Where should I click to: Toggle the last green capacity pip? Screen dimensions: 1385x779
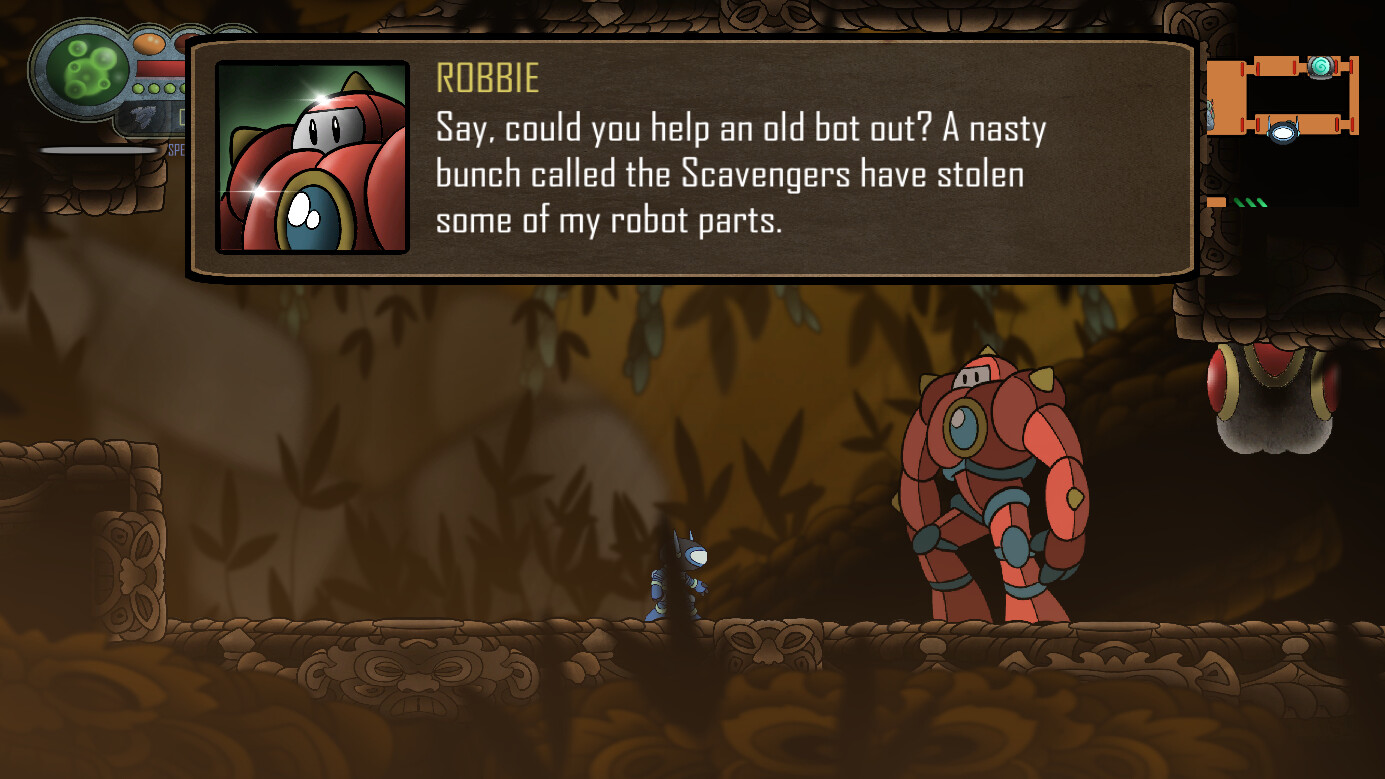(183, 88)
